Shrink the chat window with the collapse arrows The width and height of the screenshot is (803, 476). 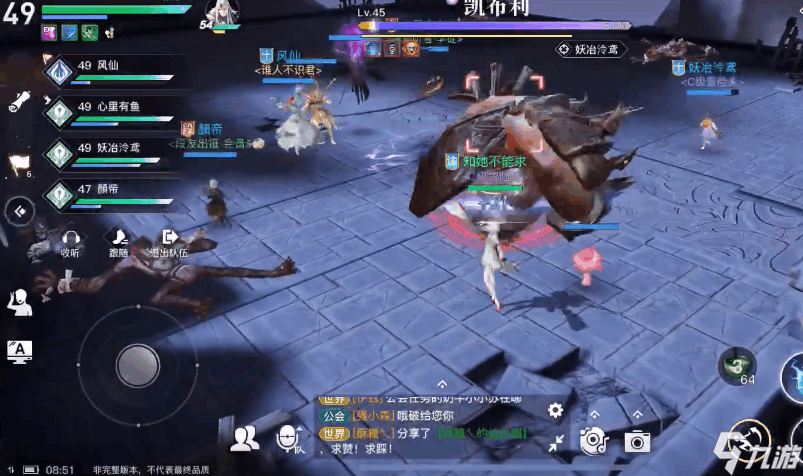tap(556, 441)
